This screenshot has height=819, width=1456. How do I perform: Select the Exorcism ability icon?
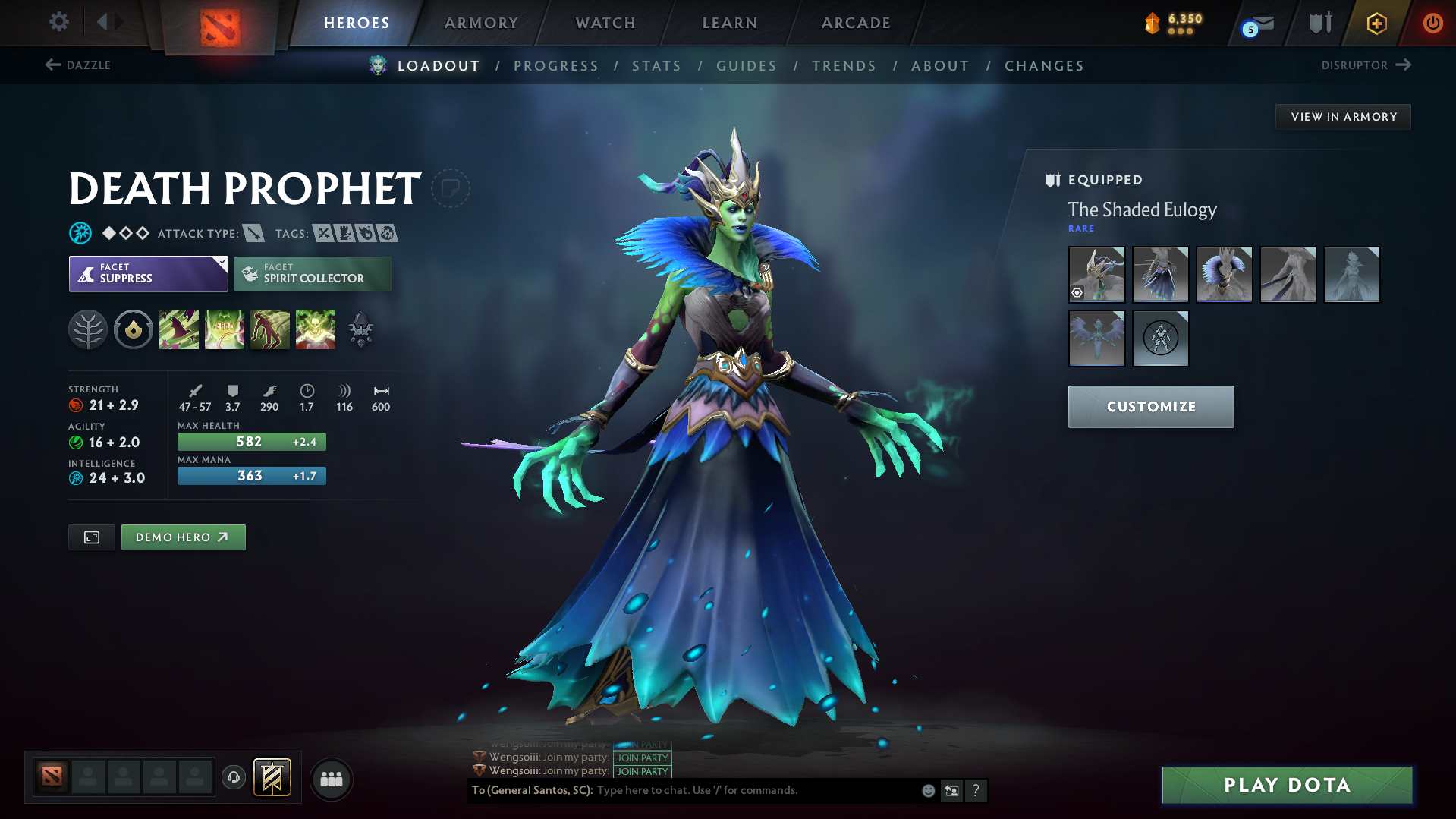click(316, 329)
